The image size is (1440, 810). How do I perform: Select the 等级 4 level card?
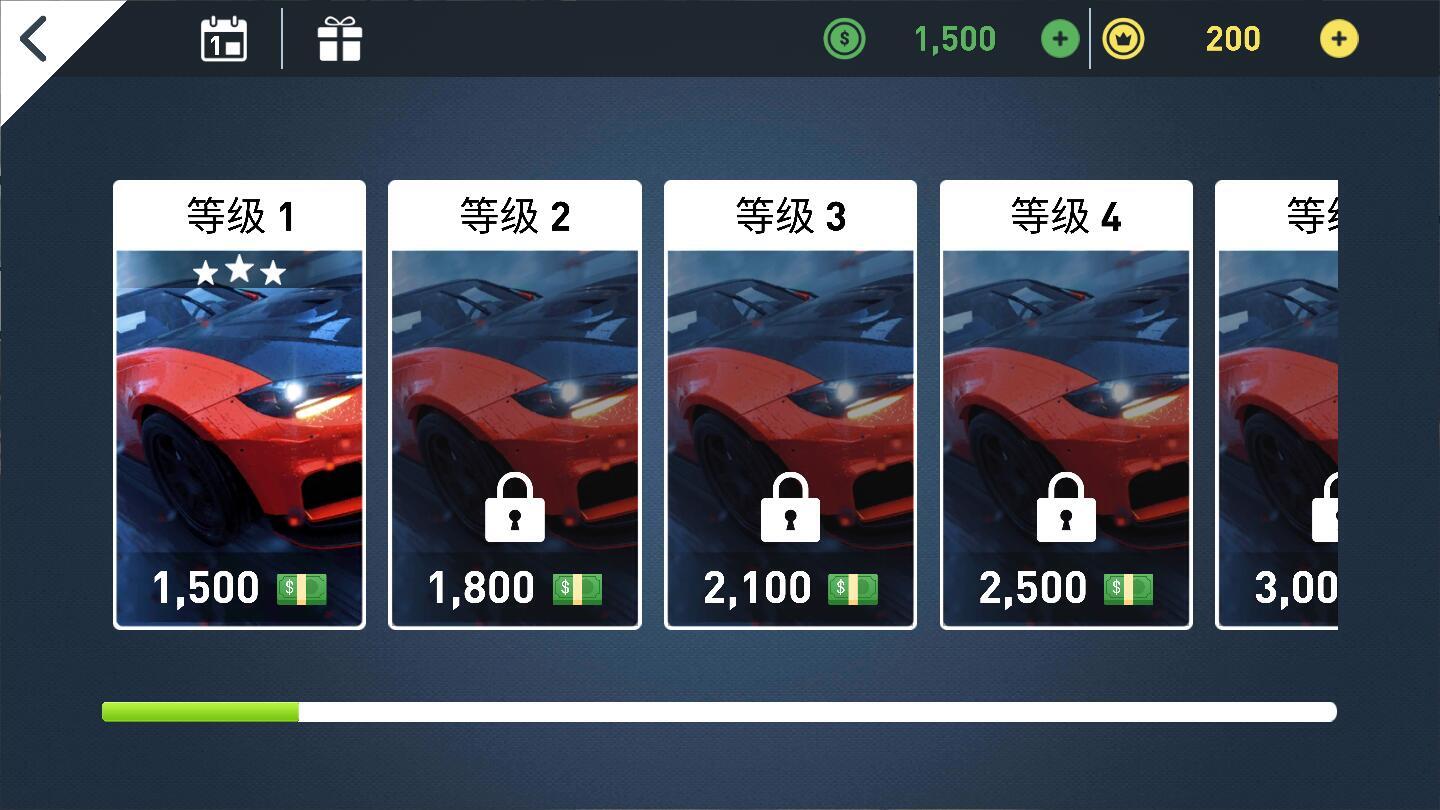[x=1066, y=400]
